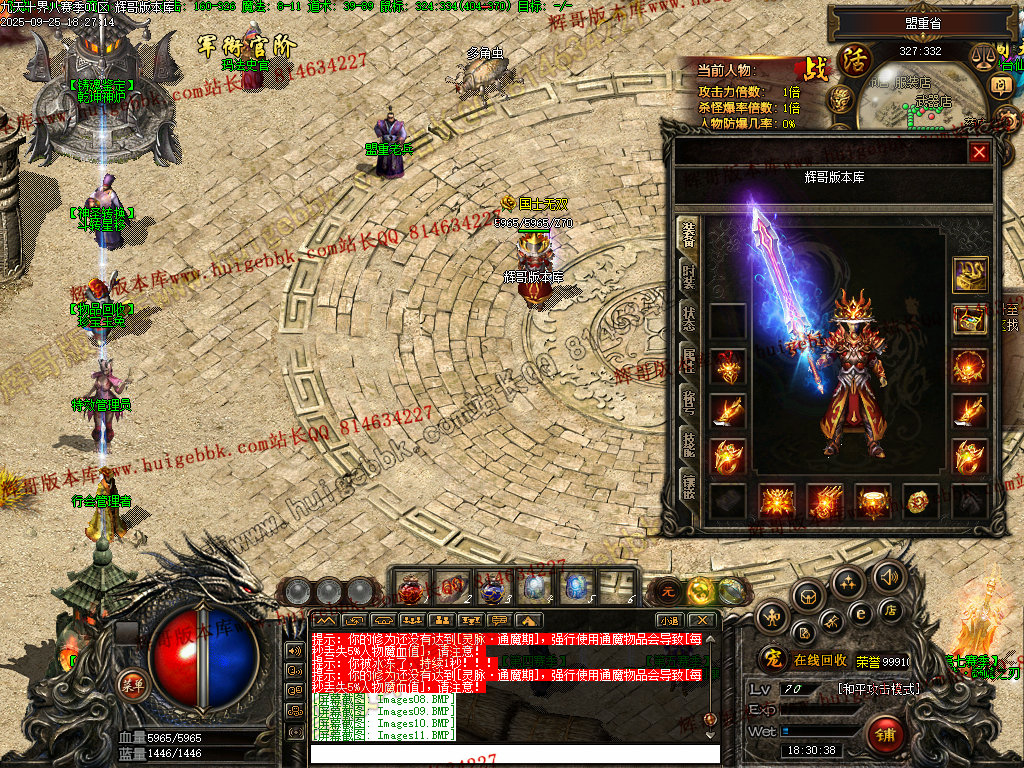Screen dimensions: 1024x768
Task: Open the 活 activity button by the minimap
Action: 855,60
